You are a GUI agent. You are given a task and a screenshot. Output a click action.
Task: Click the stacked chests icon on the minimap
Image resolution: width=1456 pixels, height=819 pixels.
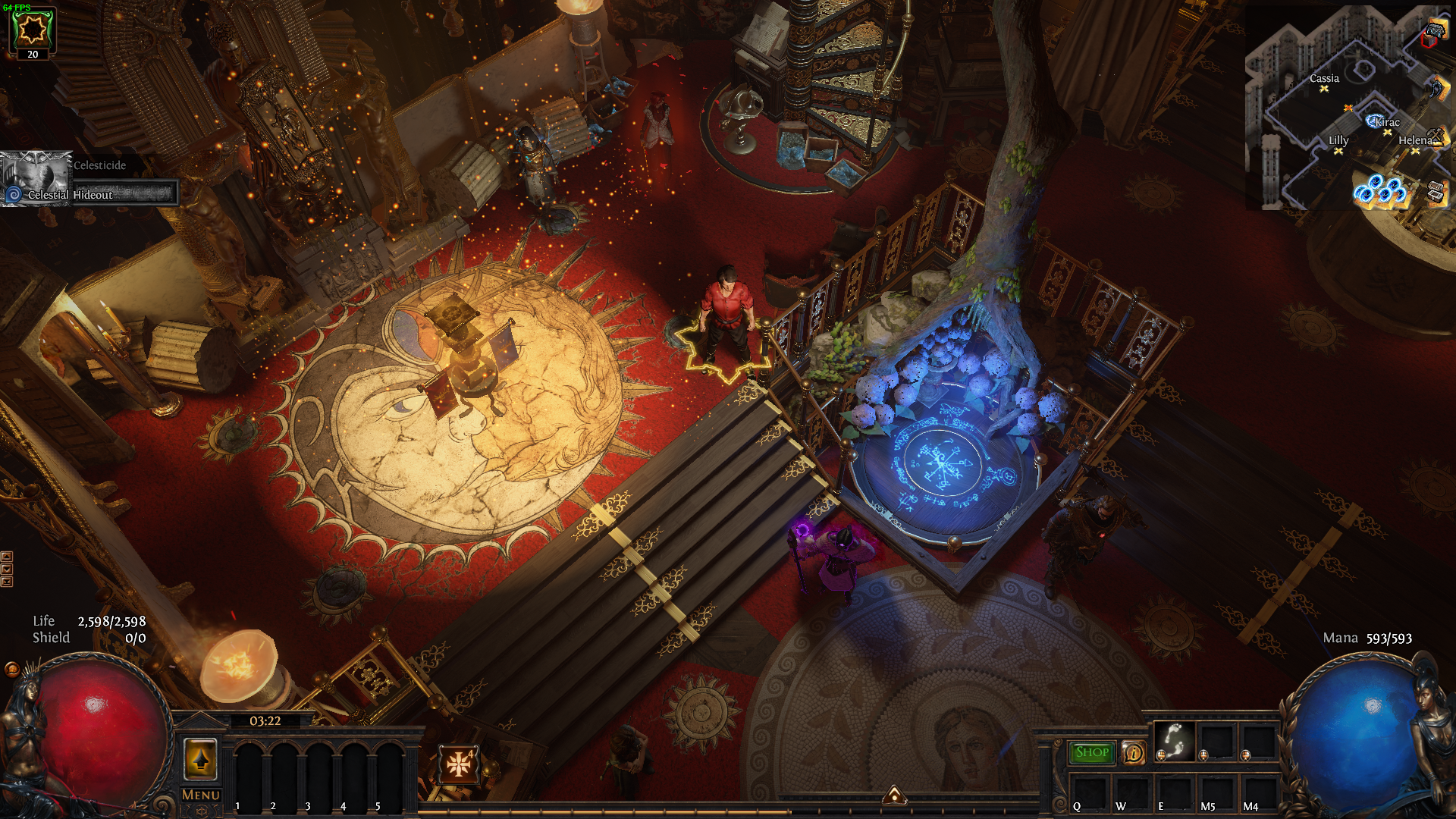(x=1436, y=193)
